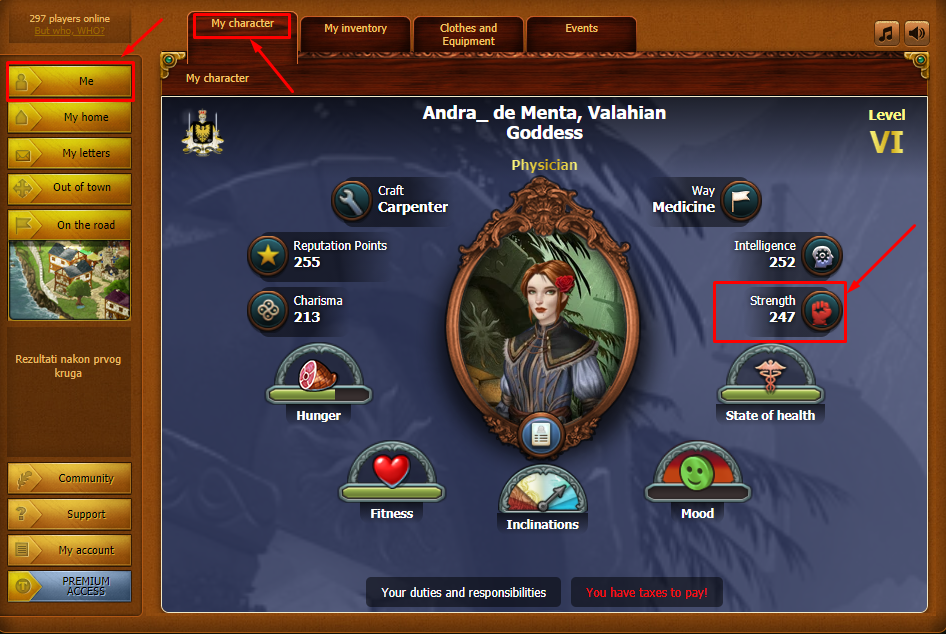Switch to the My inventory tab

355,29
